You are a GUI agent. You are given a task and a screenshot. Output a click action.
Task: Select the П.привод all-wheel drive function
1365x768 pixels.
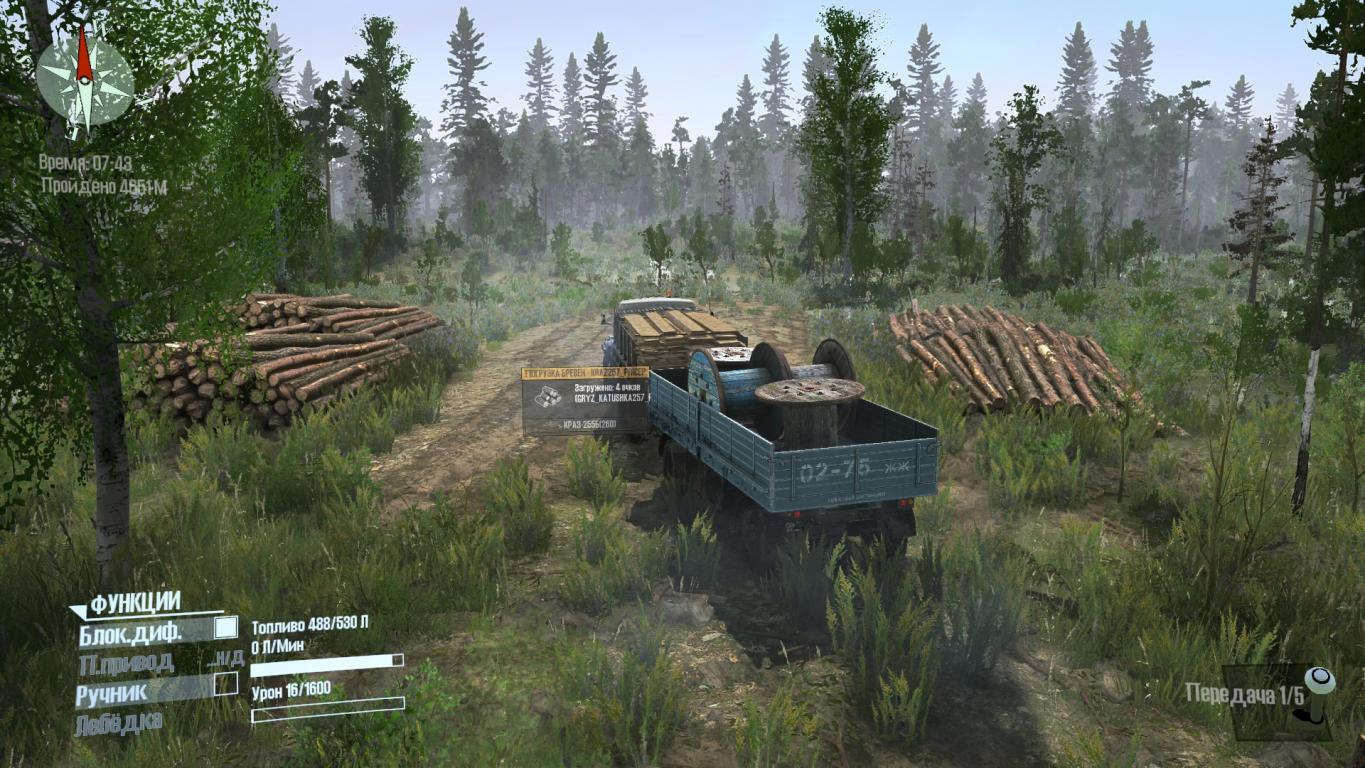[x=126, y=662]
